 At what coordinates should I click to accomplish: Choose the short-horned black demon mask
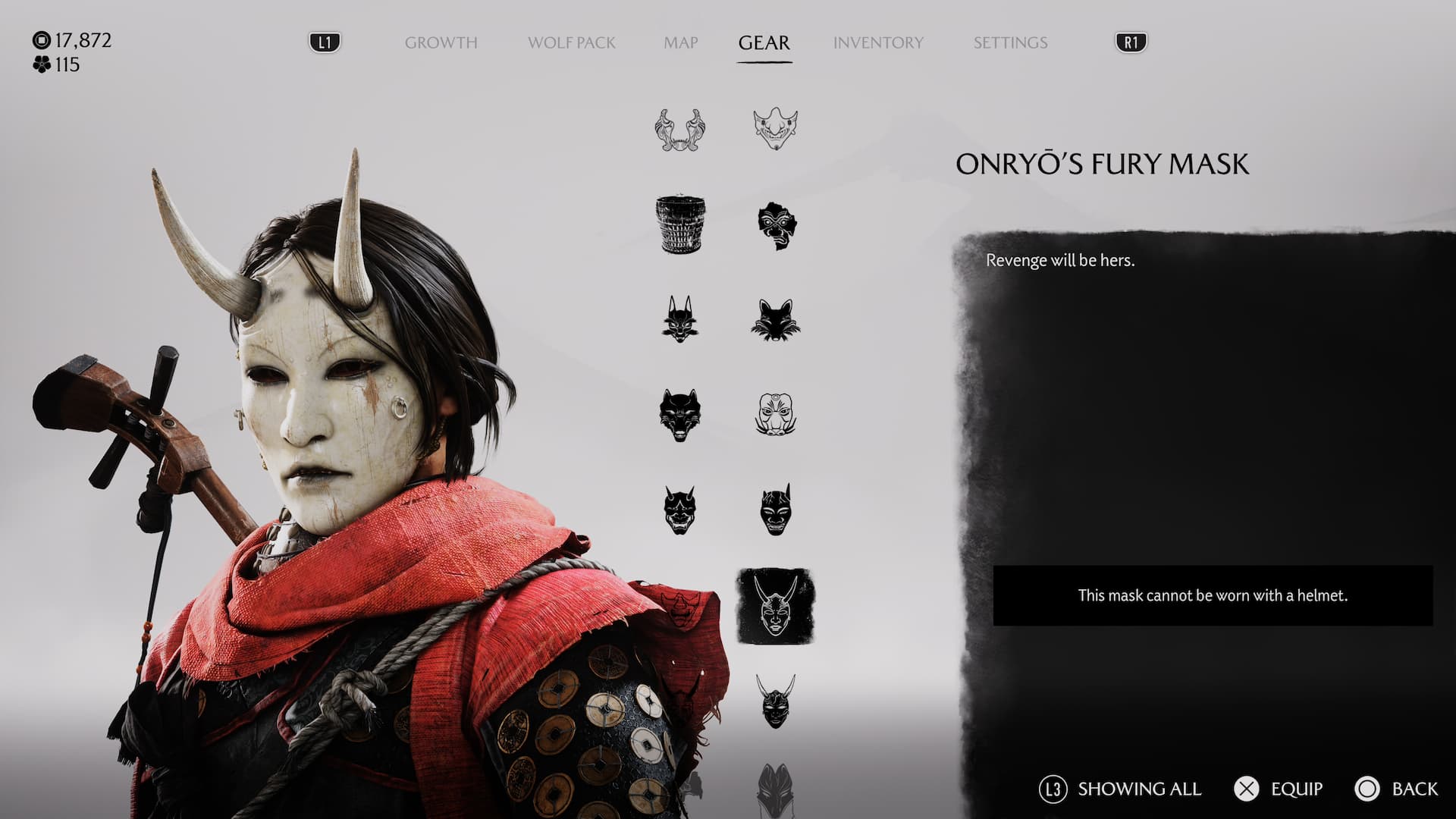[775, 510]
